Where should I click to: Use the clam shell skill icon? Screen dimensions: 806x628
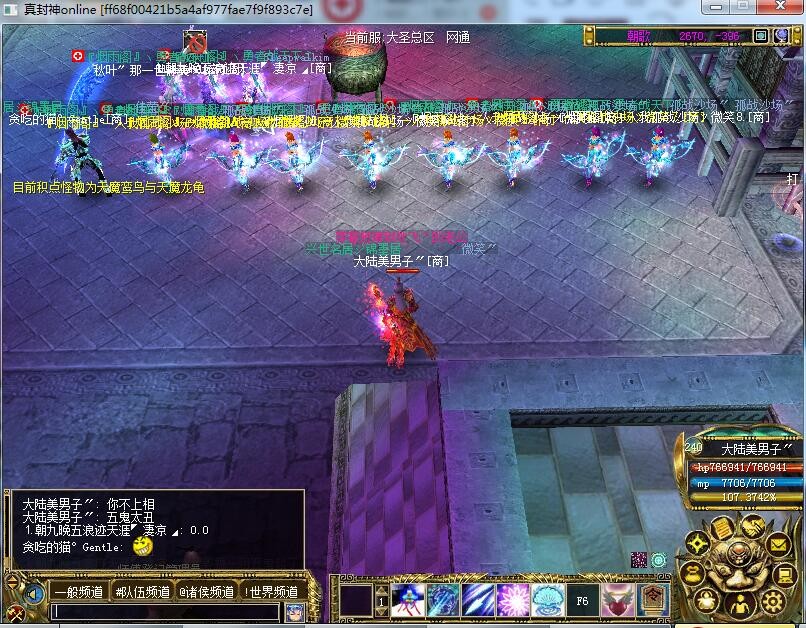point(548,600)
